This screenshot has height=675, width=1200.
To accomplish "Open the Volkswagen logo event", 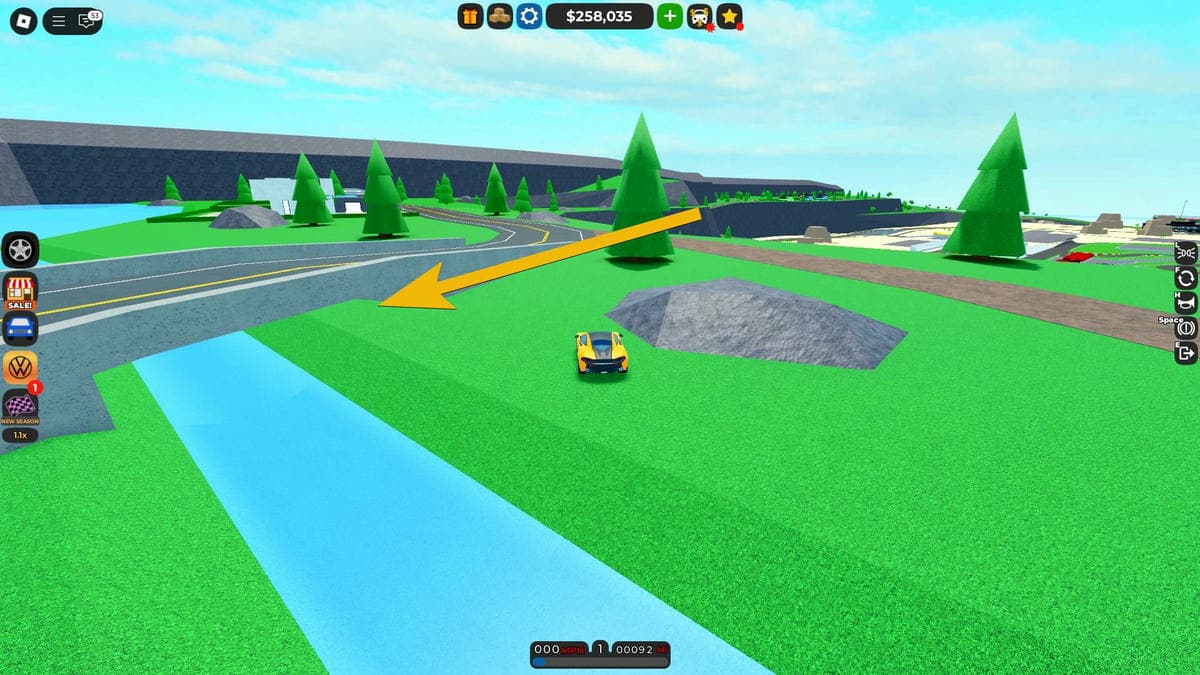I will pyautogui.click(x=21, y=366).
